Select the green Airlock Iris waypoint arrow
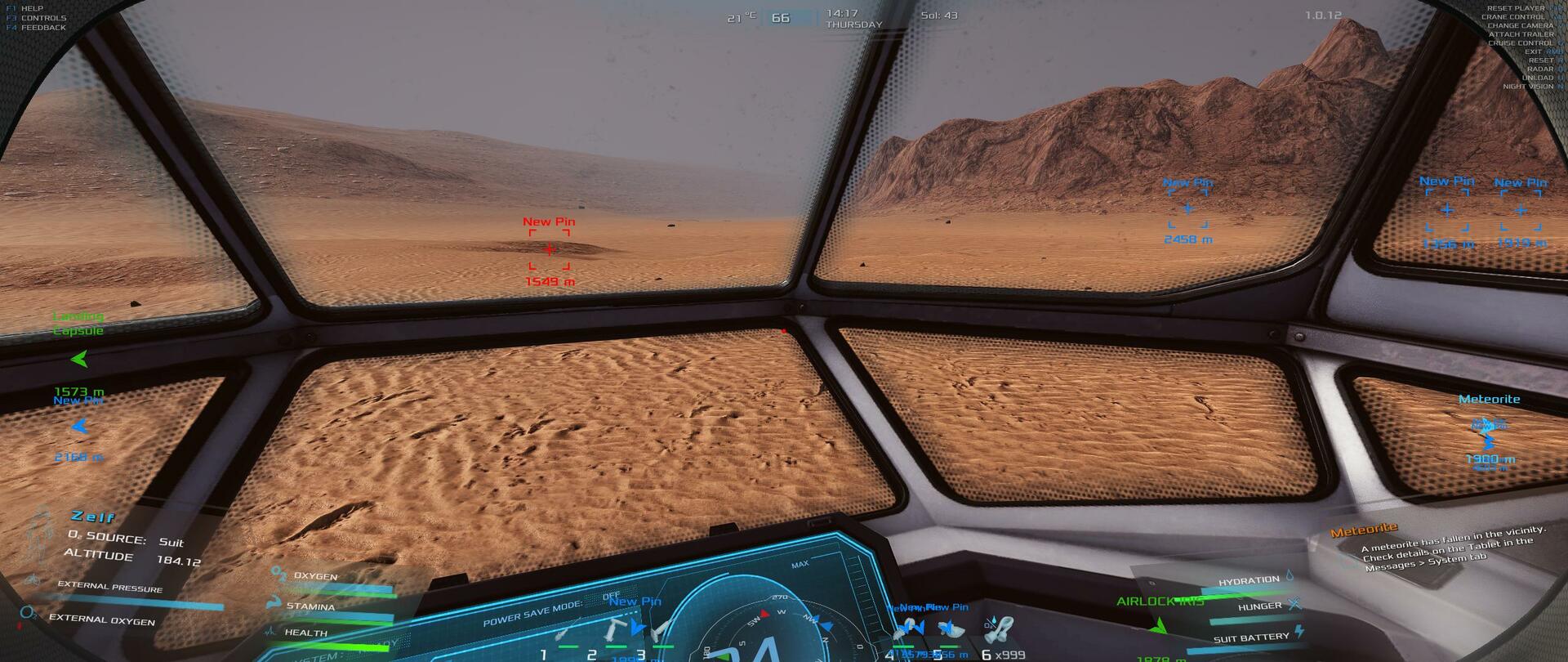Viewport: 1568px width, 662px height. point(1158,626)
